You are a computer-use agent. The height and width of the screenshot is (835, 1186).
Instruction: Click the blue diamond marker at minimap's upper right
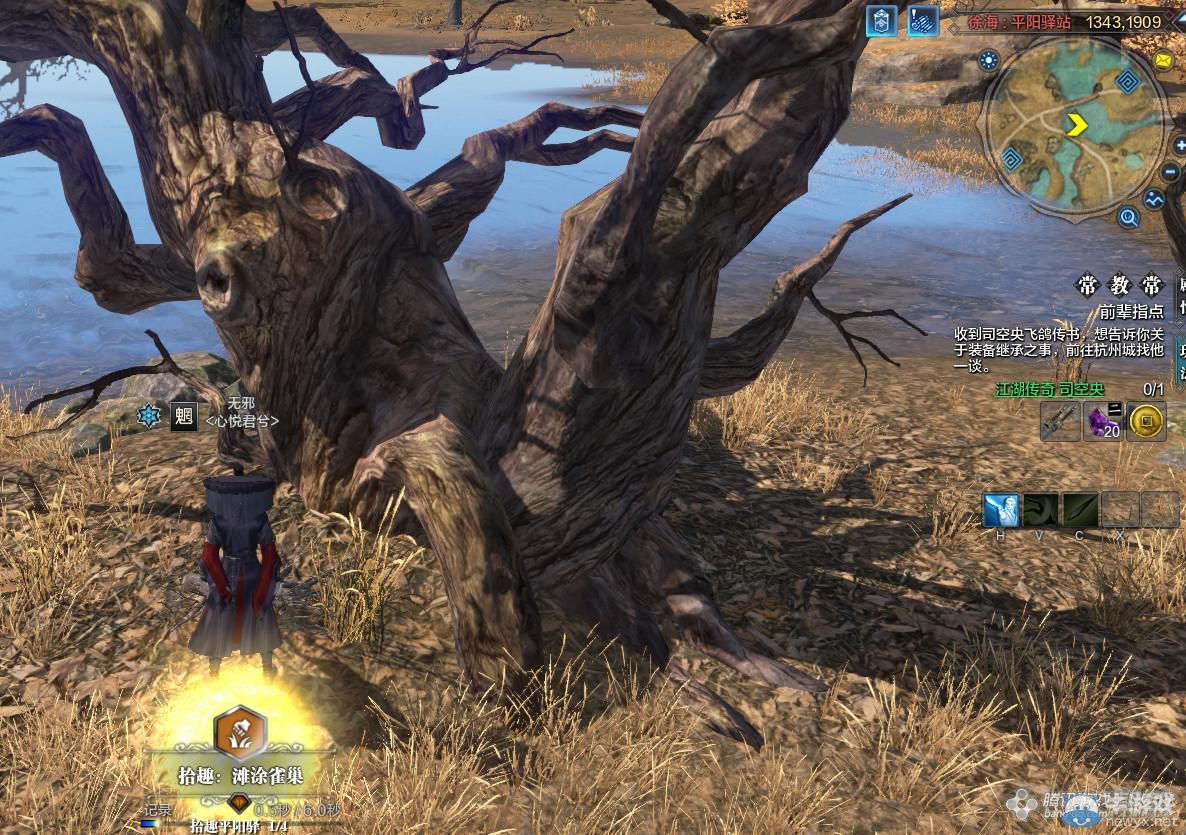[1129, 83]
